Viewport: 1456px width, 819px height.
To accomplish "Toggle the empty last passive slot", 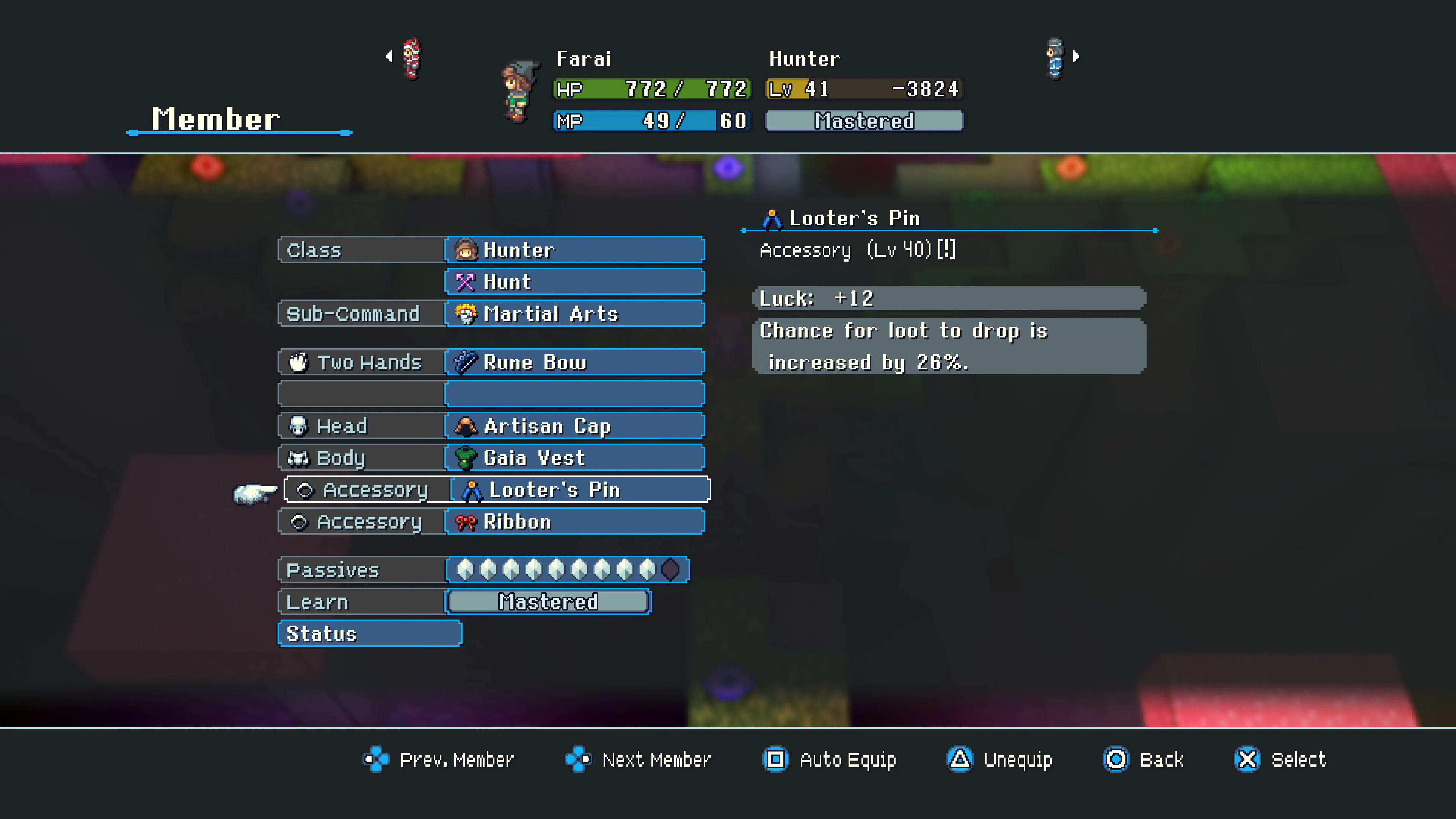I will pos(672,570).
